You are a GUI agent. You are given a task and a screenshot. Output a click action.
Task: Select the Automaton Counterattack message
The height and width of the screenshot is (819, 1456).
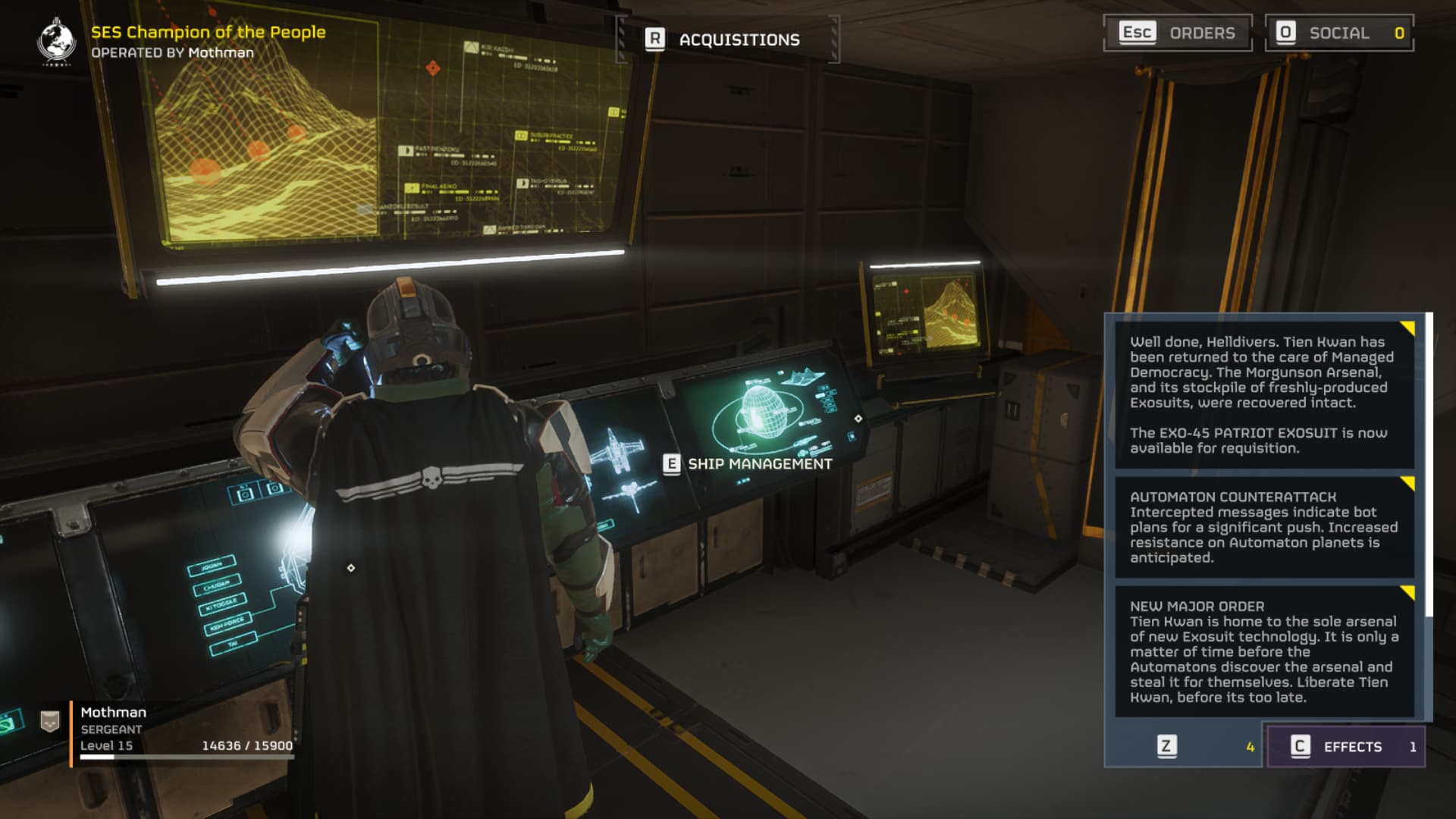tap(1263, 527)
